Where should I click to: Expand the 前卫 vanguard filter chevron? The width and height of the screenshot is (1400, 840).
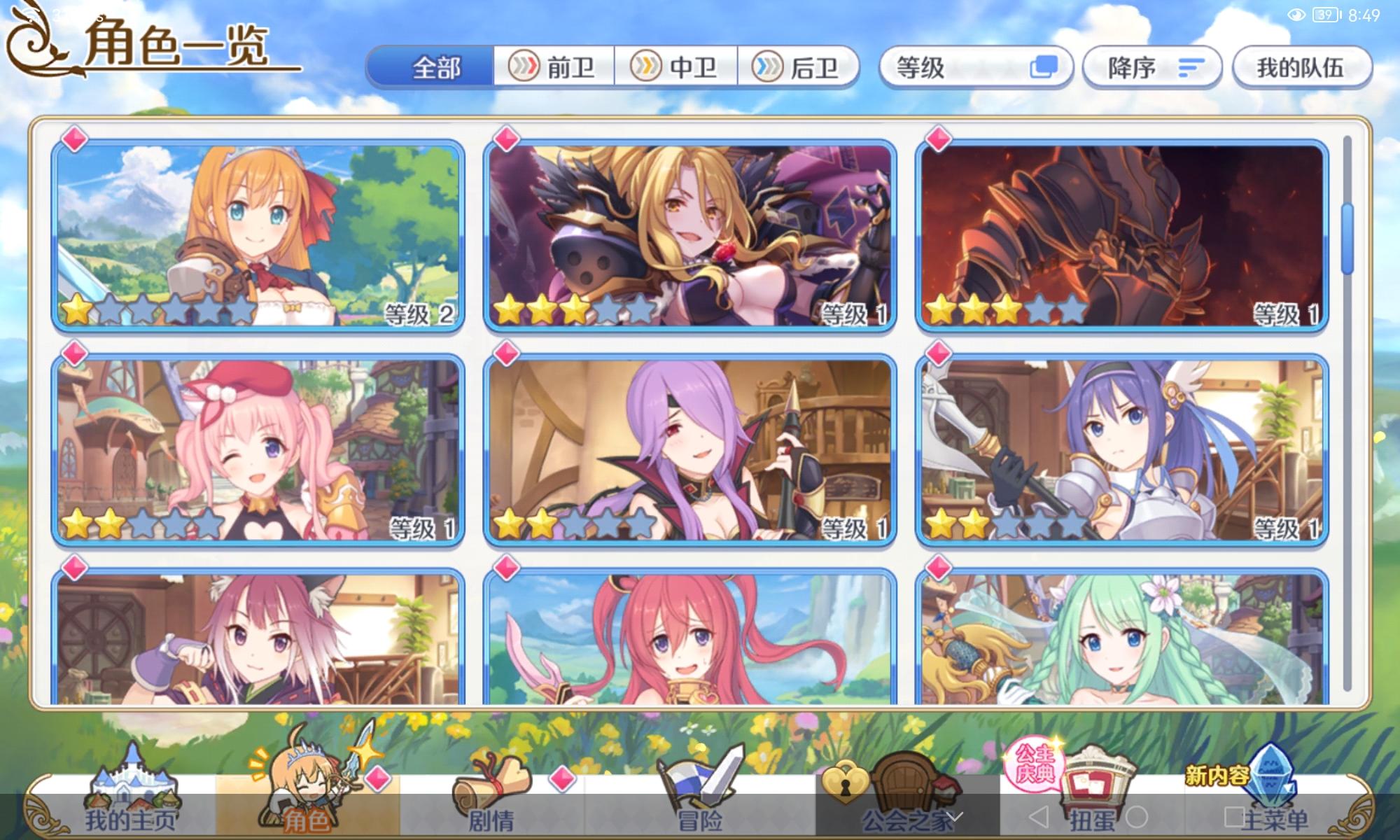point(522,68)
